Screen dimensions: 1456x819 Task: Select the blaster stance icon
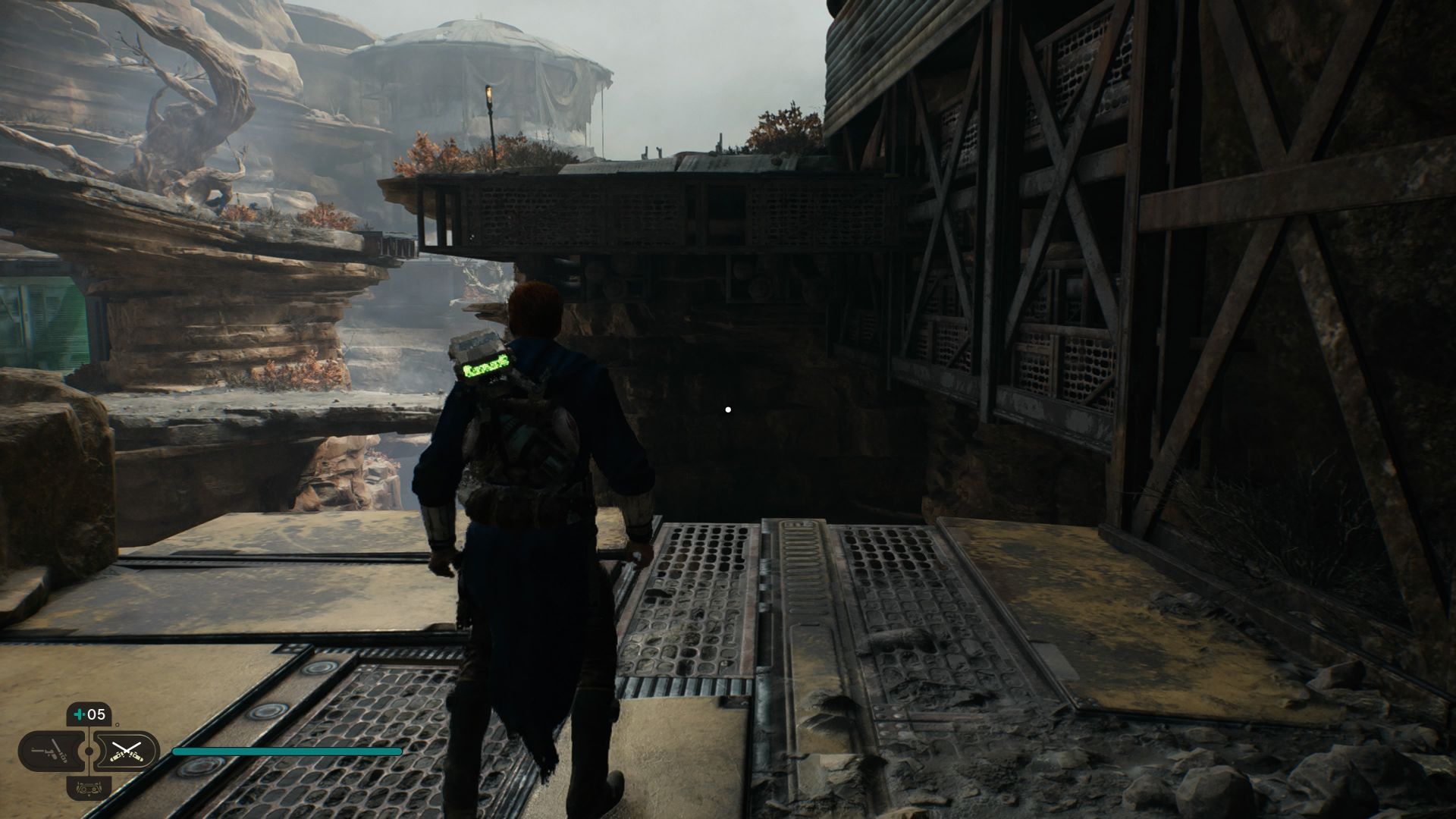tap(51, 751)
